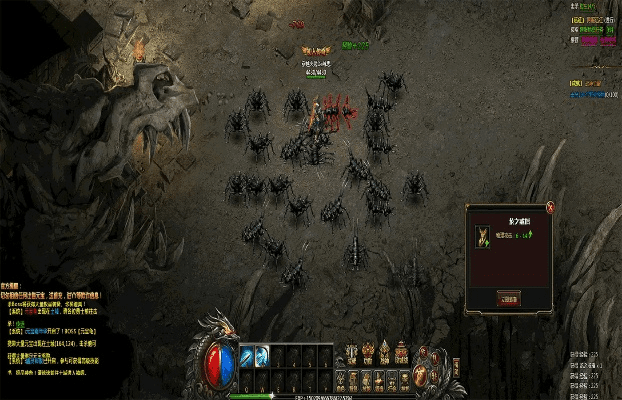This screenshot has width=622, height=400.
Task: Click the red button at the popup's bottom
Action: tap(508, 298)
